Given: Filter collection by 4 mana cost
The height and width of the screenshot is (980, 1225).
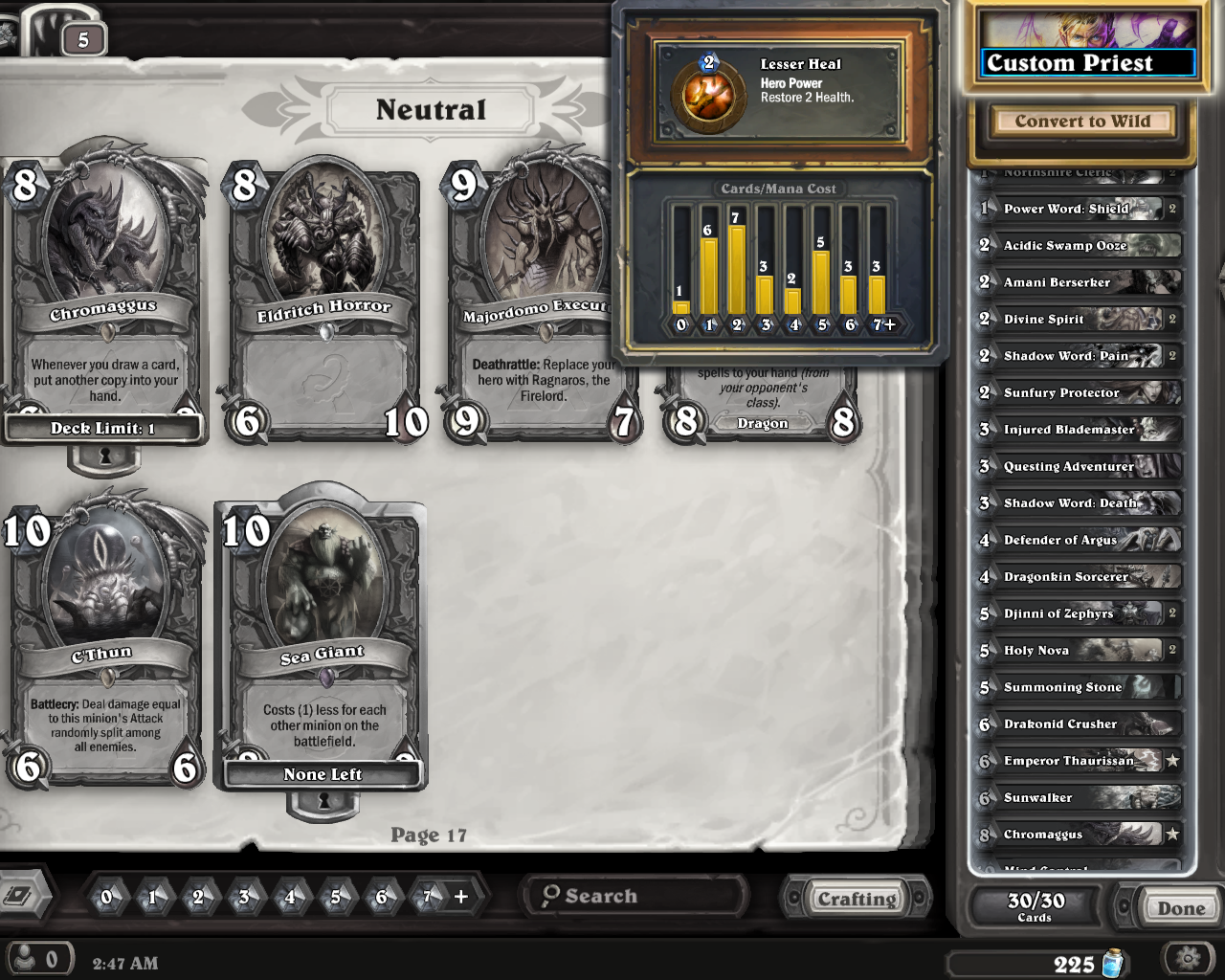Looking at the screenshot, I should (x=290, y=897).
